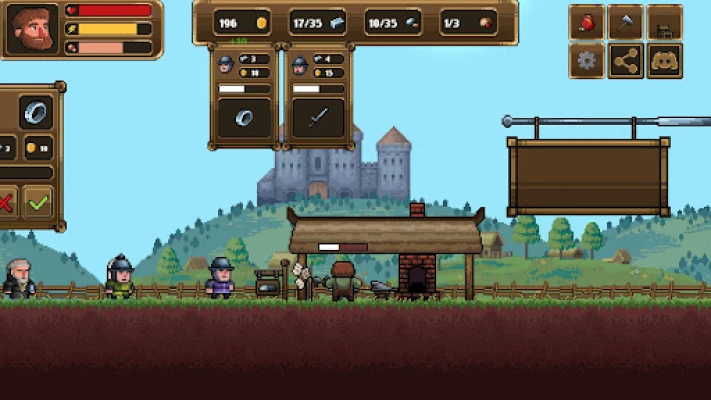Open the hammer crafting menu

click(x=626, y=23)
